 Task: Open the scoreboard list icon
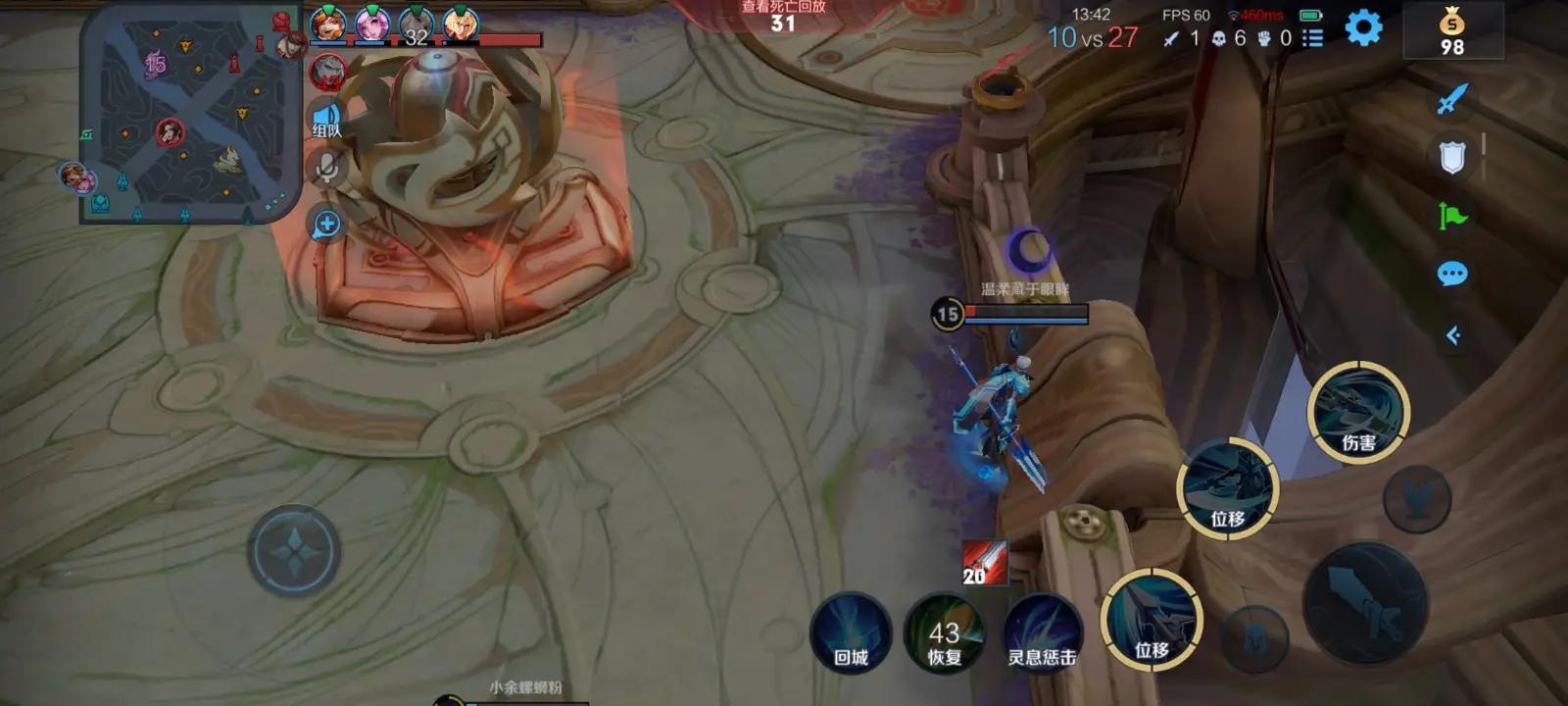(x=1313, y=38)
